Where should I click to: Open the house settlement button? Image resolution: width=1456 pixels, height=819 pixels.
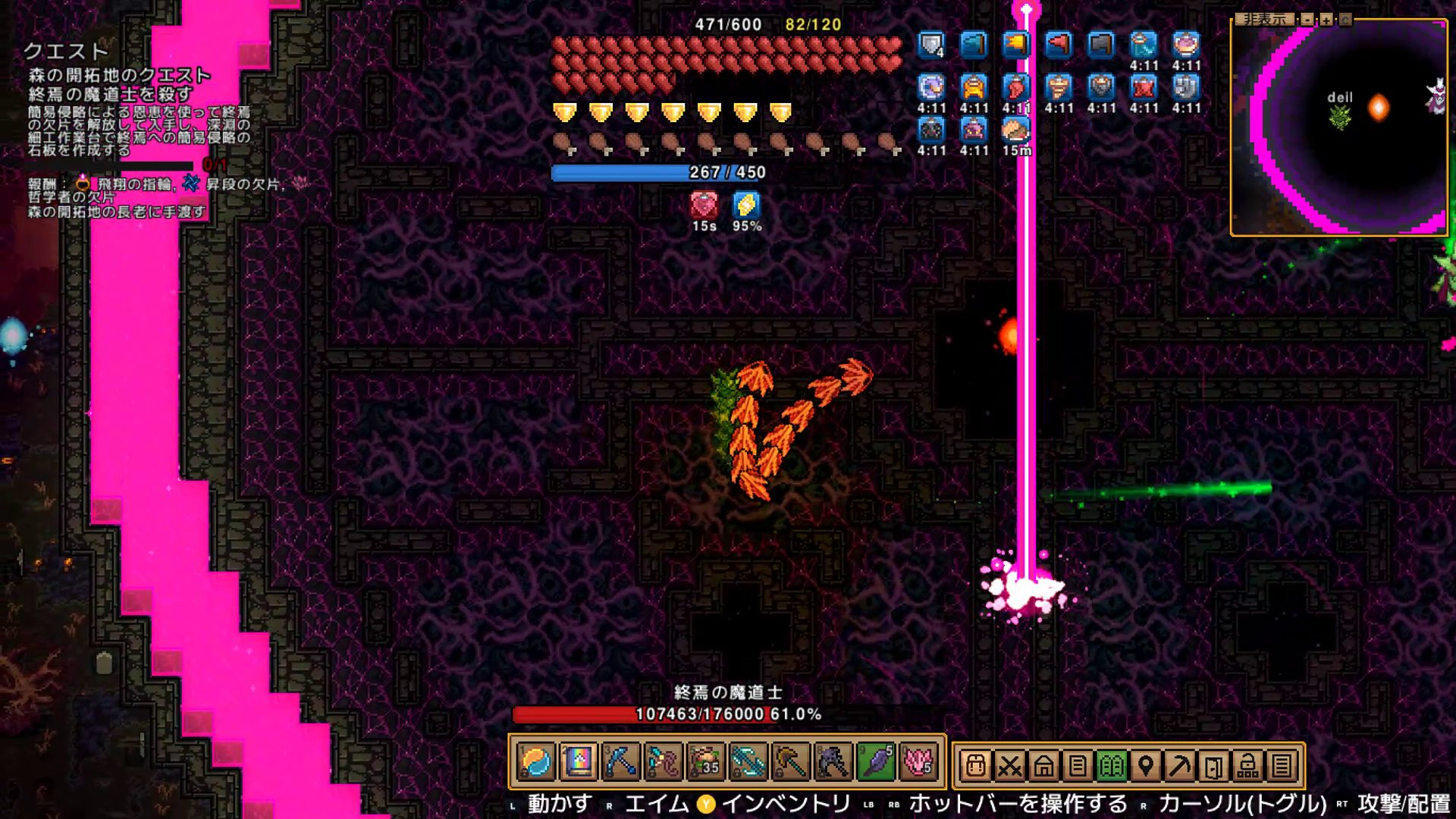(x=1043, y=766)
